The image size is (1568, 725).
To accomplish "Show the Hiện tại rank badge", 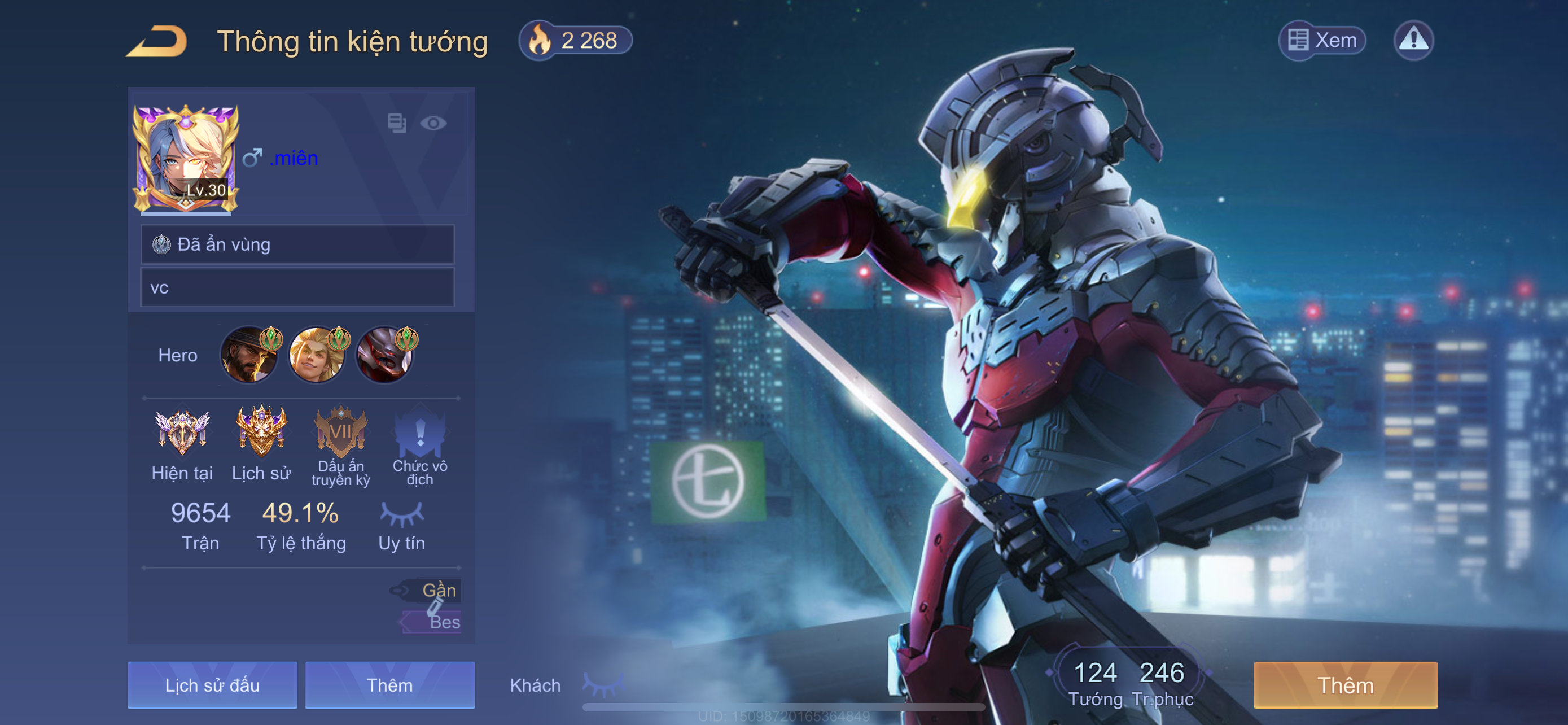I will pos(182,432).
